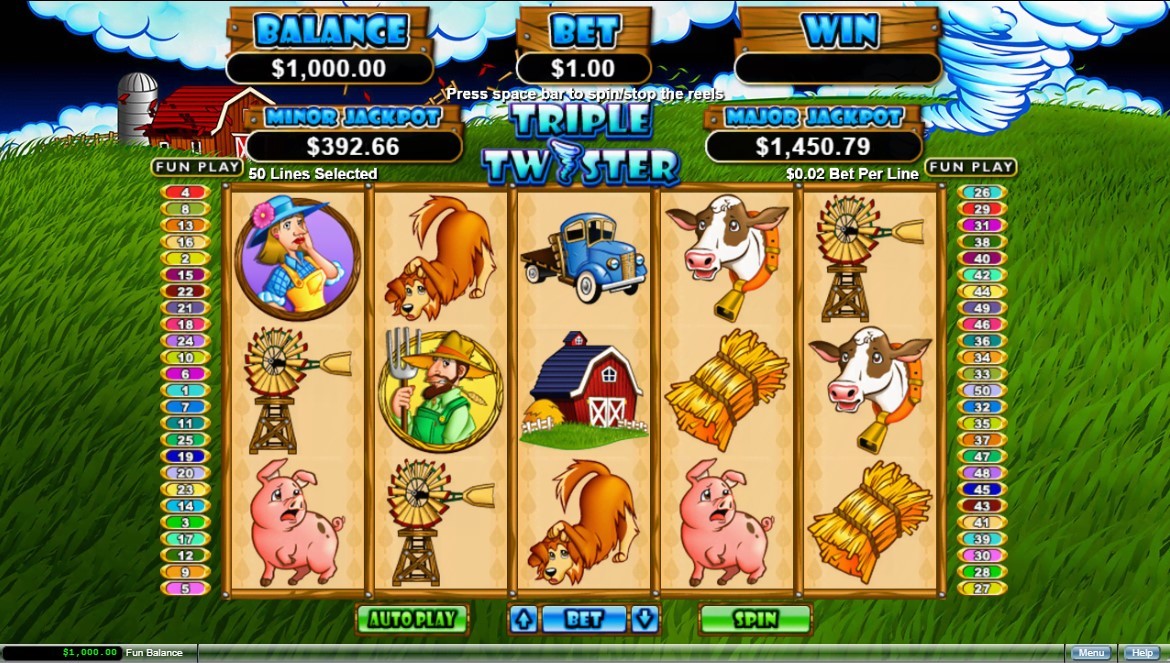Choose payline number 27 marker

982,588
